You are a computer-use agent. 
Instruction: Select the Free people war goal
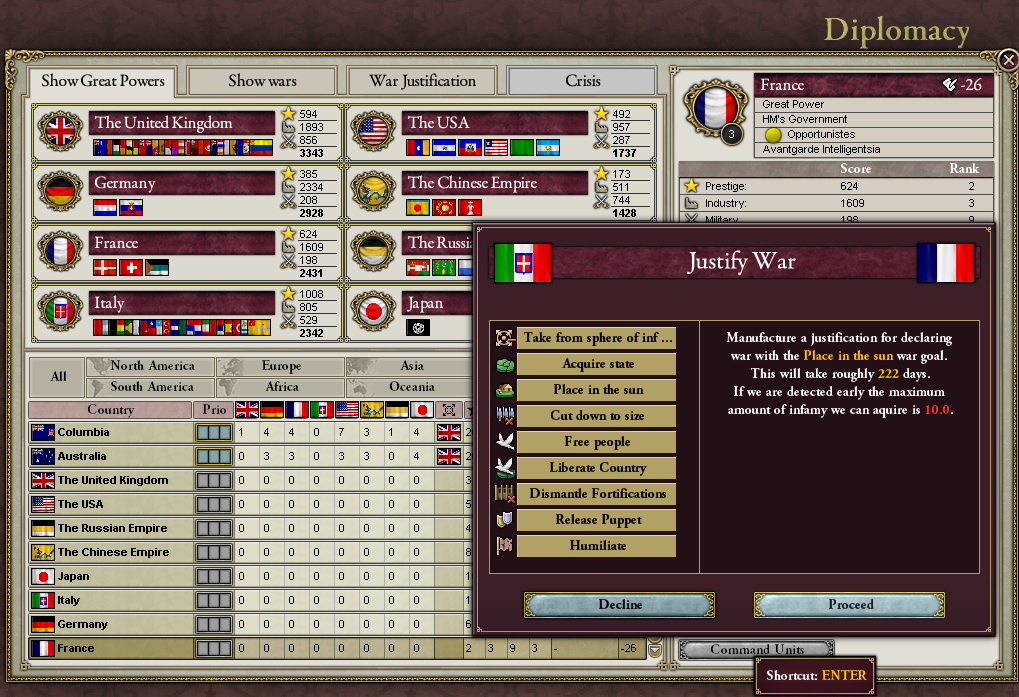[597, 442]
